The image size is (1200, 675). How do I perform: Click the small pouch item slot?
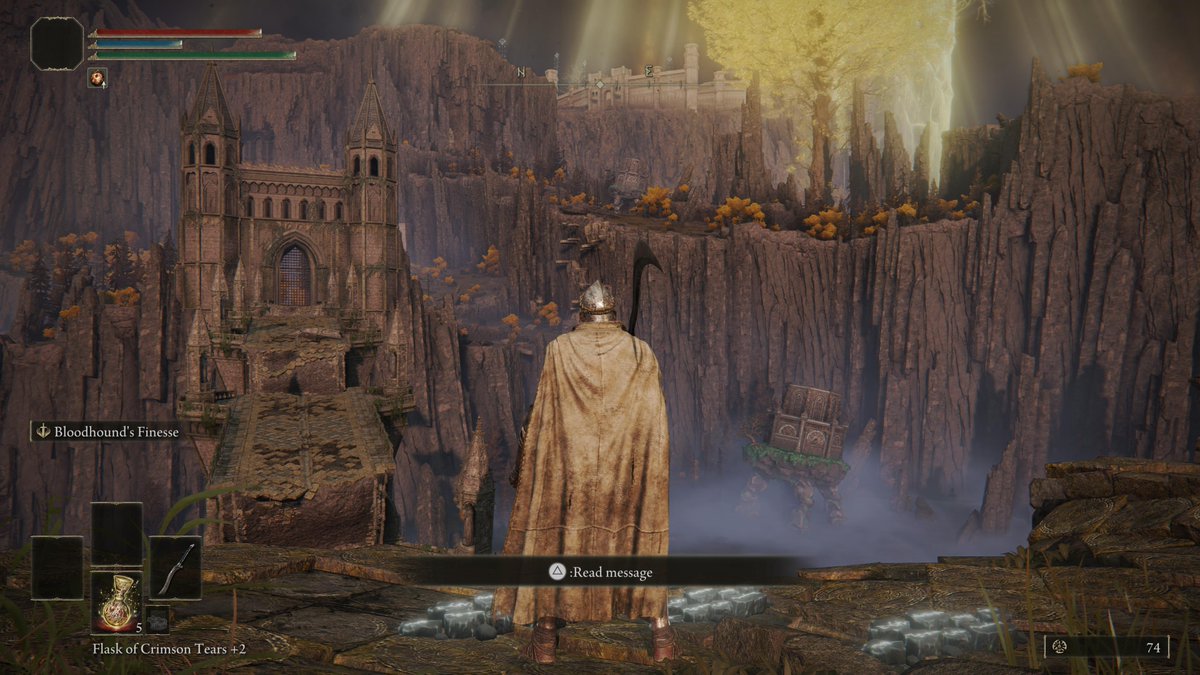point(157,619)
